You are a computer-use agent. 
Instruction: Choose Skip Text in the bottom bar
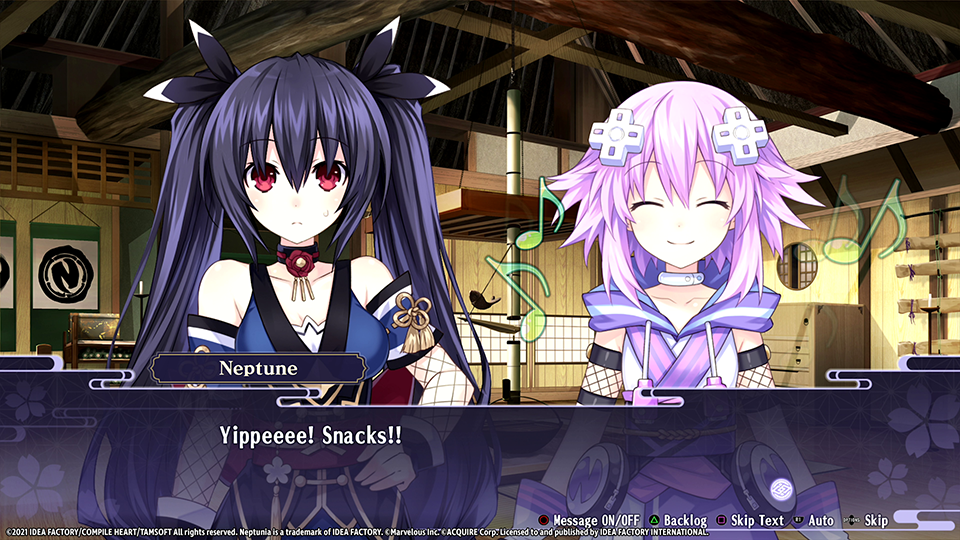748,520
